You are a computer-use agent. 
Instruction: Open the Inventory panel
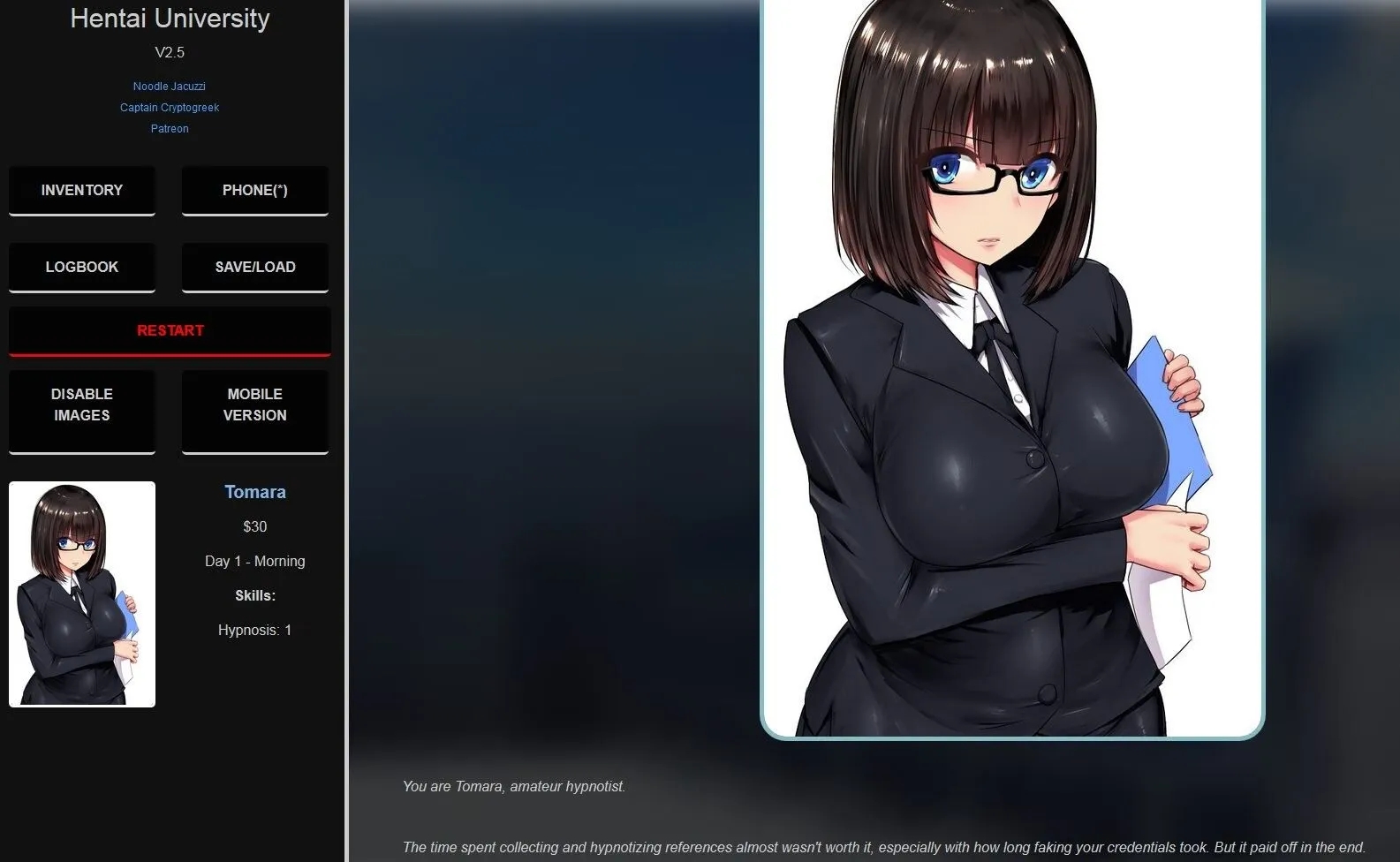(81, 190)
